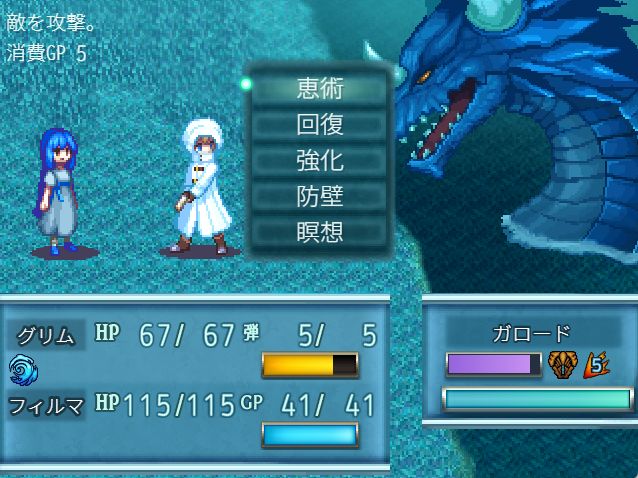The width and height of the screenshot is (638, 478).
Task: Choose the 瞑想 command
Action: tap(320, 232)
